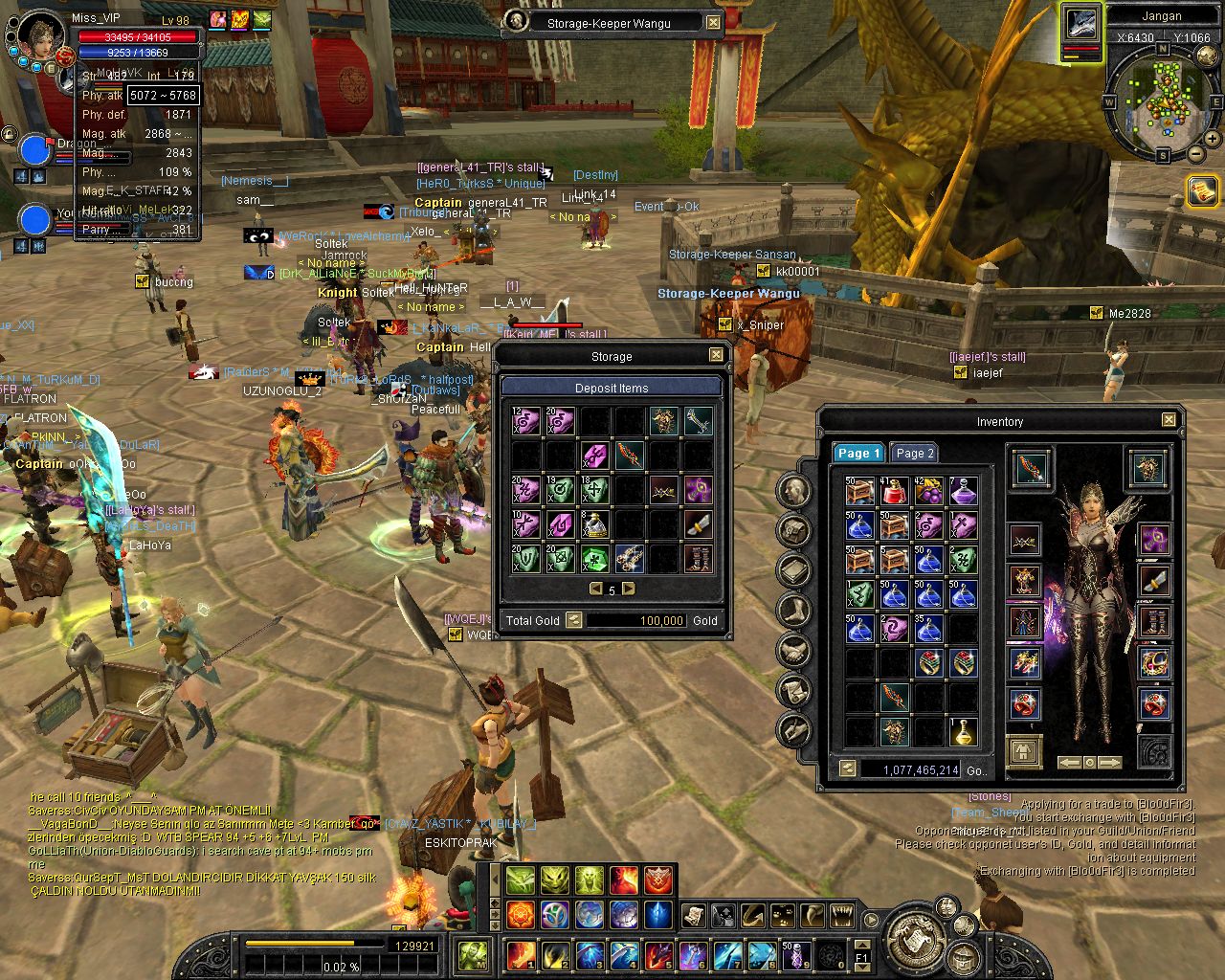Use the potion in hotbar slot 9
Screen dimensions: 1225x980
click(x=796, y=954)
